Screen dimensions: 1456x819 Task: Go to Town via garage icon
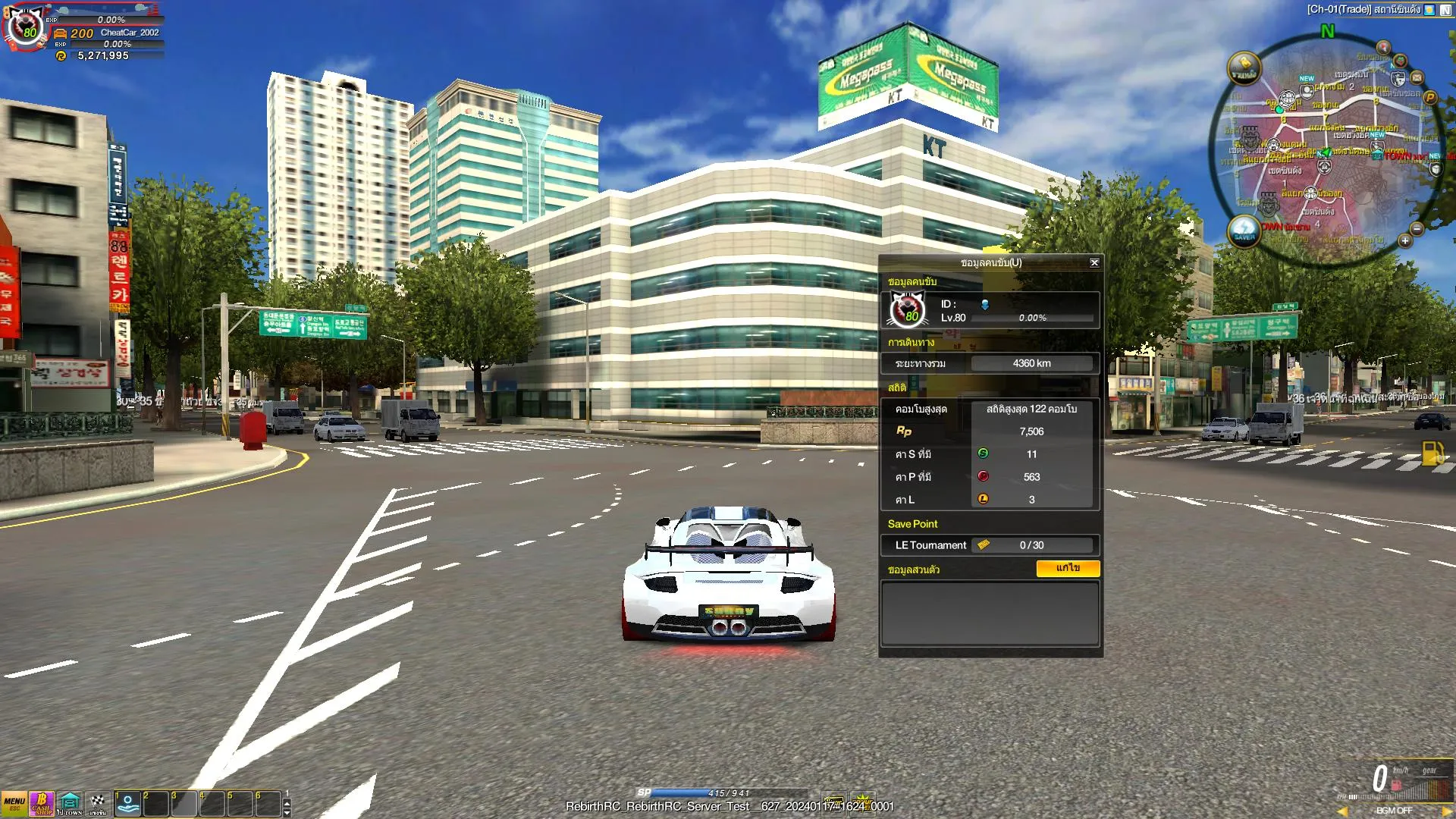point(70,803)
